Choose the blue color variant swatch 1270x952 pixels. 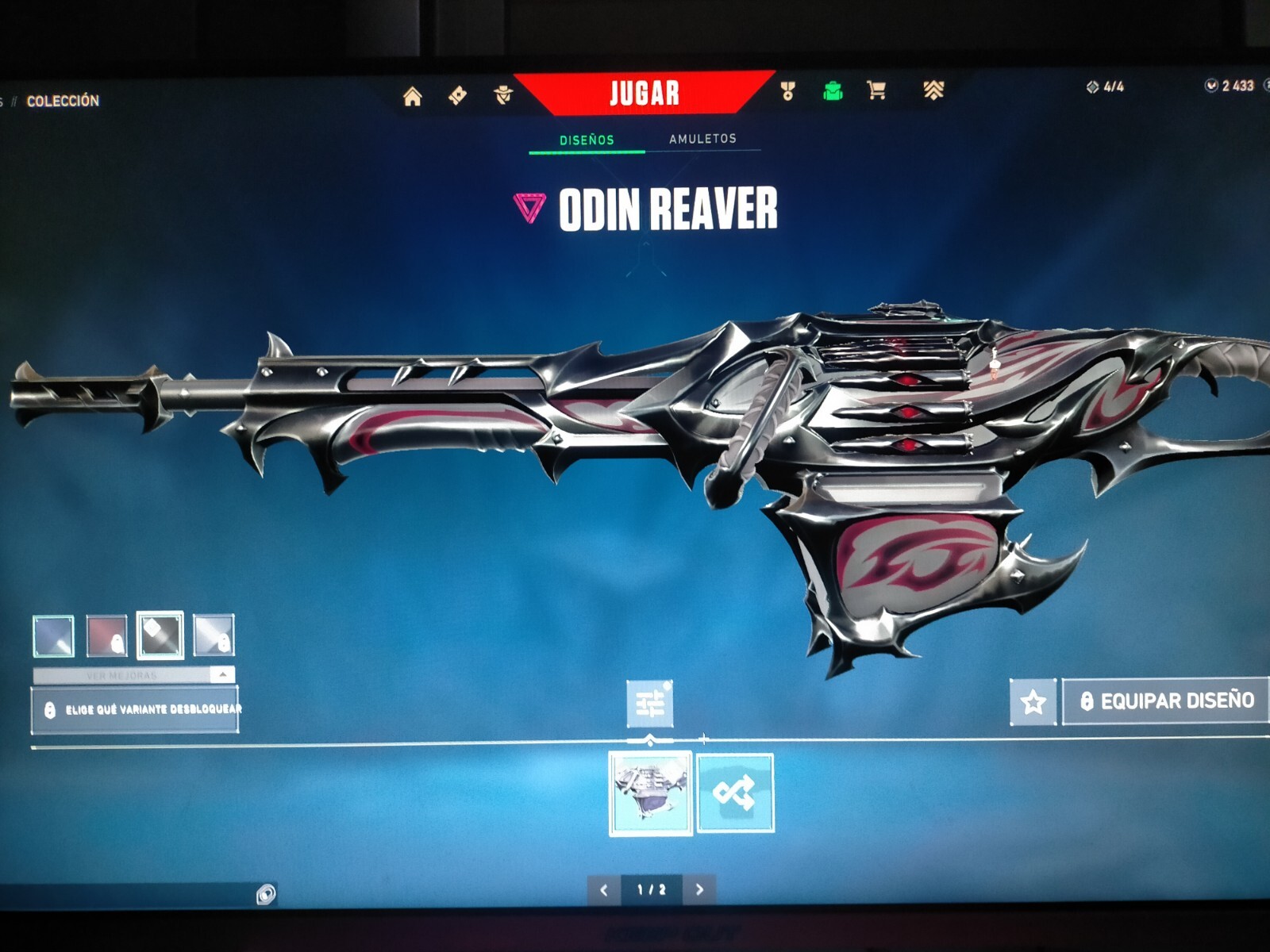pyautogui.click(x=54, y=635)
